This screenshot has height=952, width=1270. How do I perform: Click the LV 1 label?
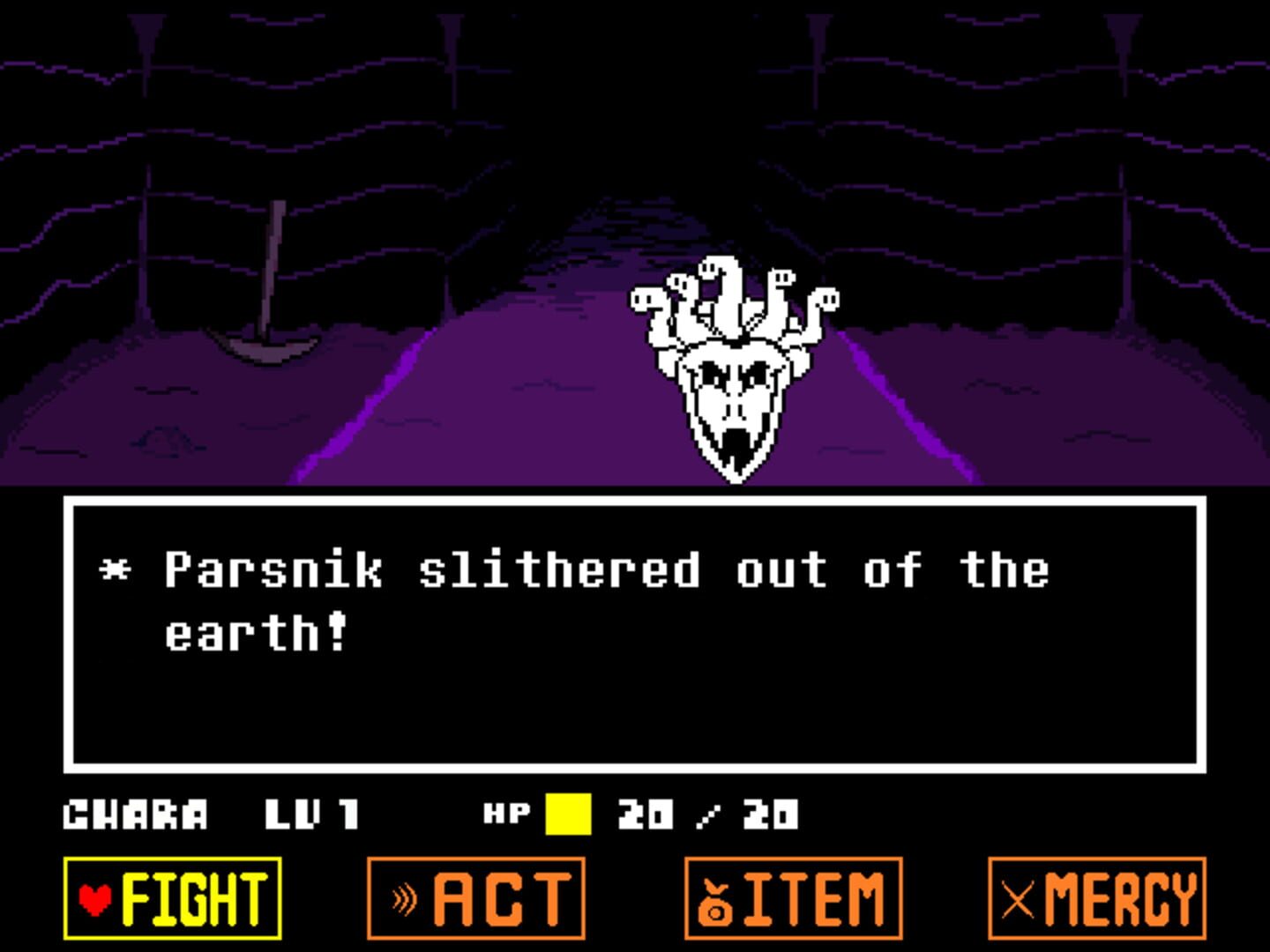(313, 814)
